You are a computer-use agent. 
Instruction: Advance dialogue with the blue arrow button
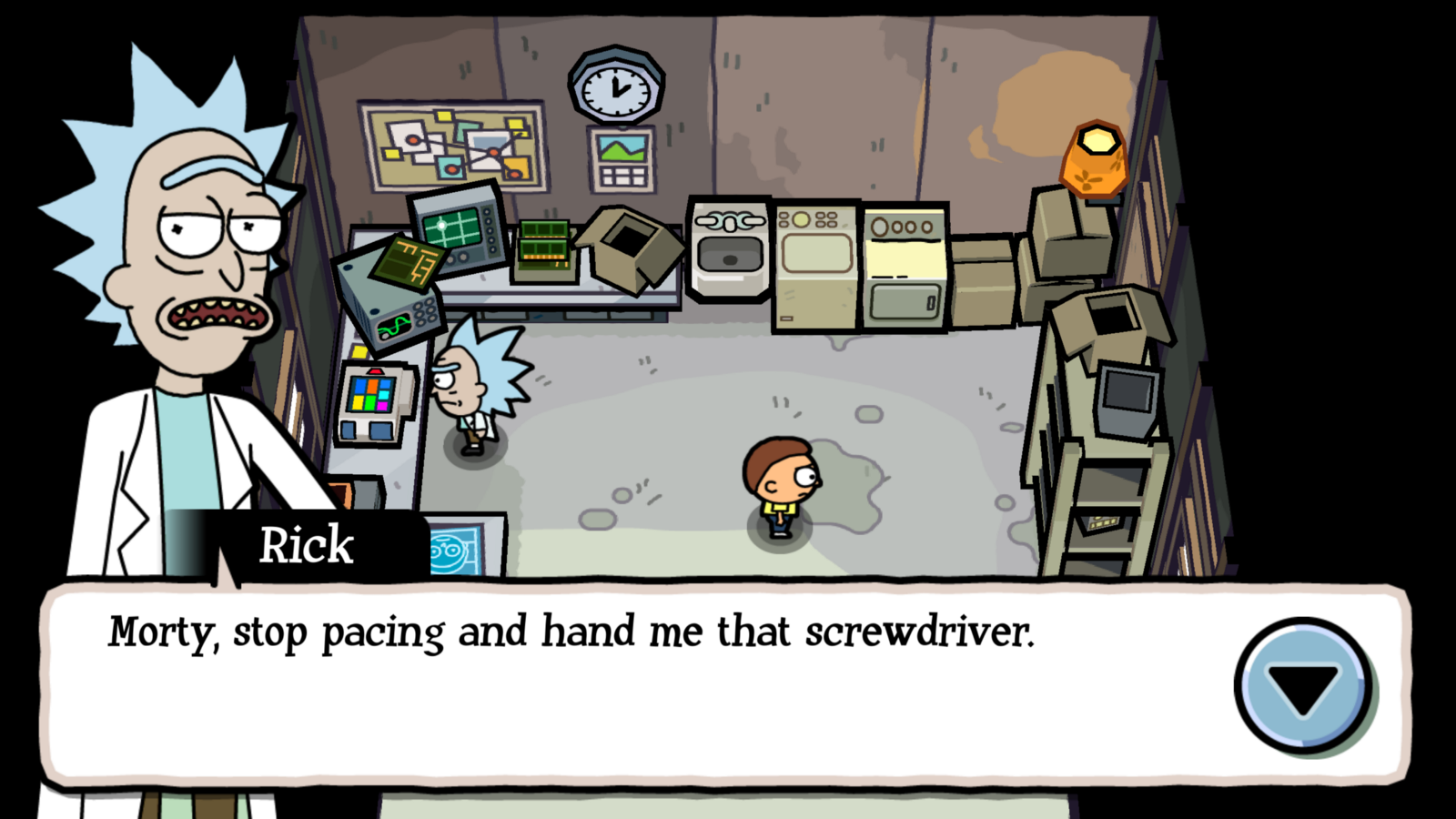pyautogui.click(x=1303, y=685)
